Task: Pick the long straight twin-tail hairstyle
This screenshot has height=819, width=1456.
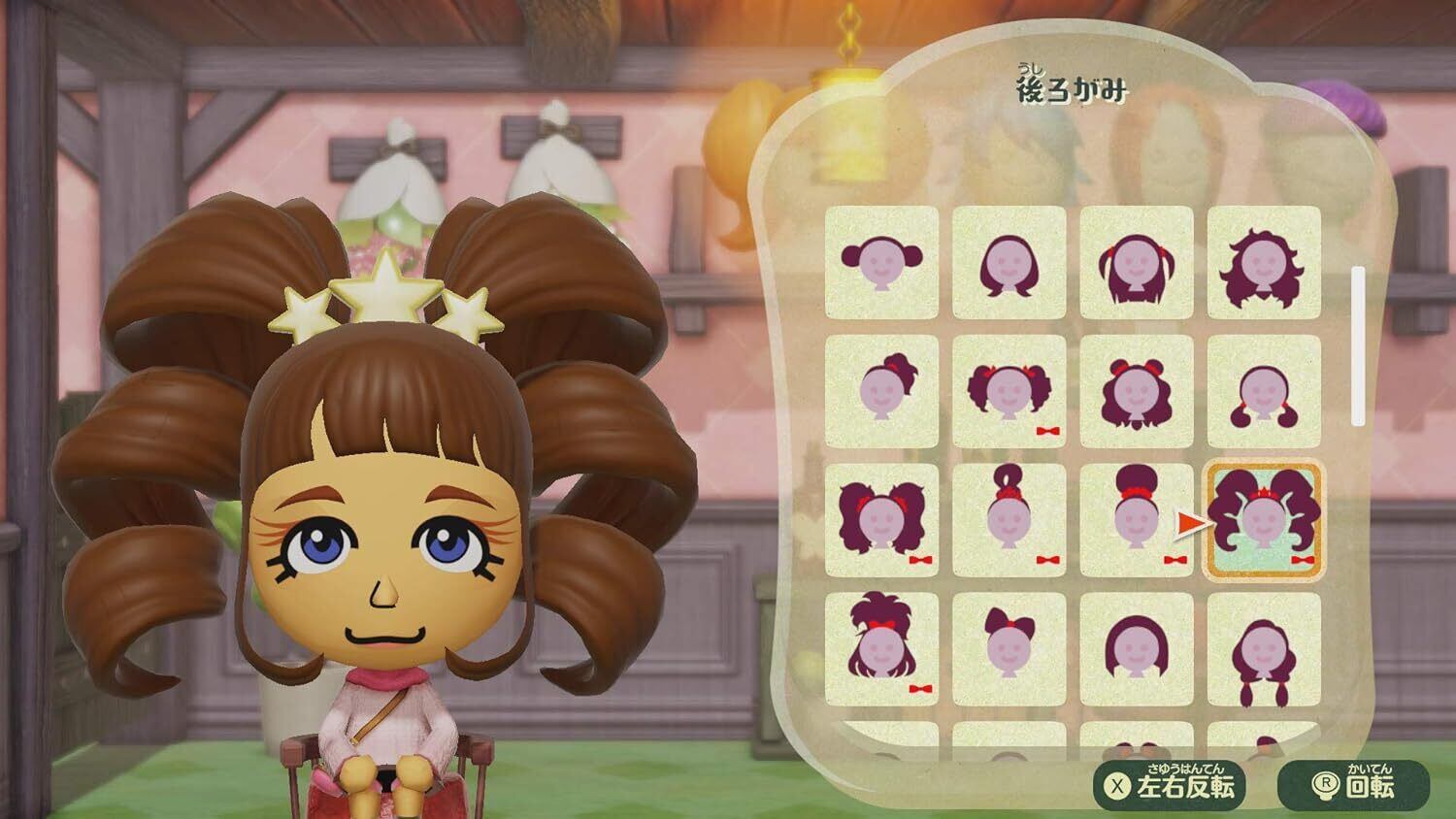Action: tap(1136, 262)
